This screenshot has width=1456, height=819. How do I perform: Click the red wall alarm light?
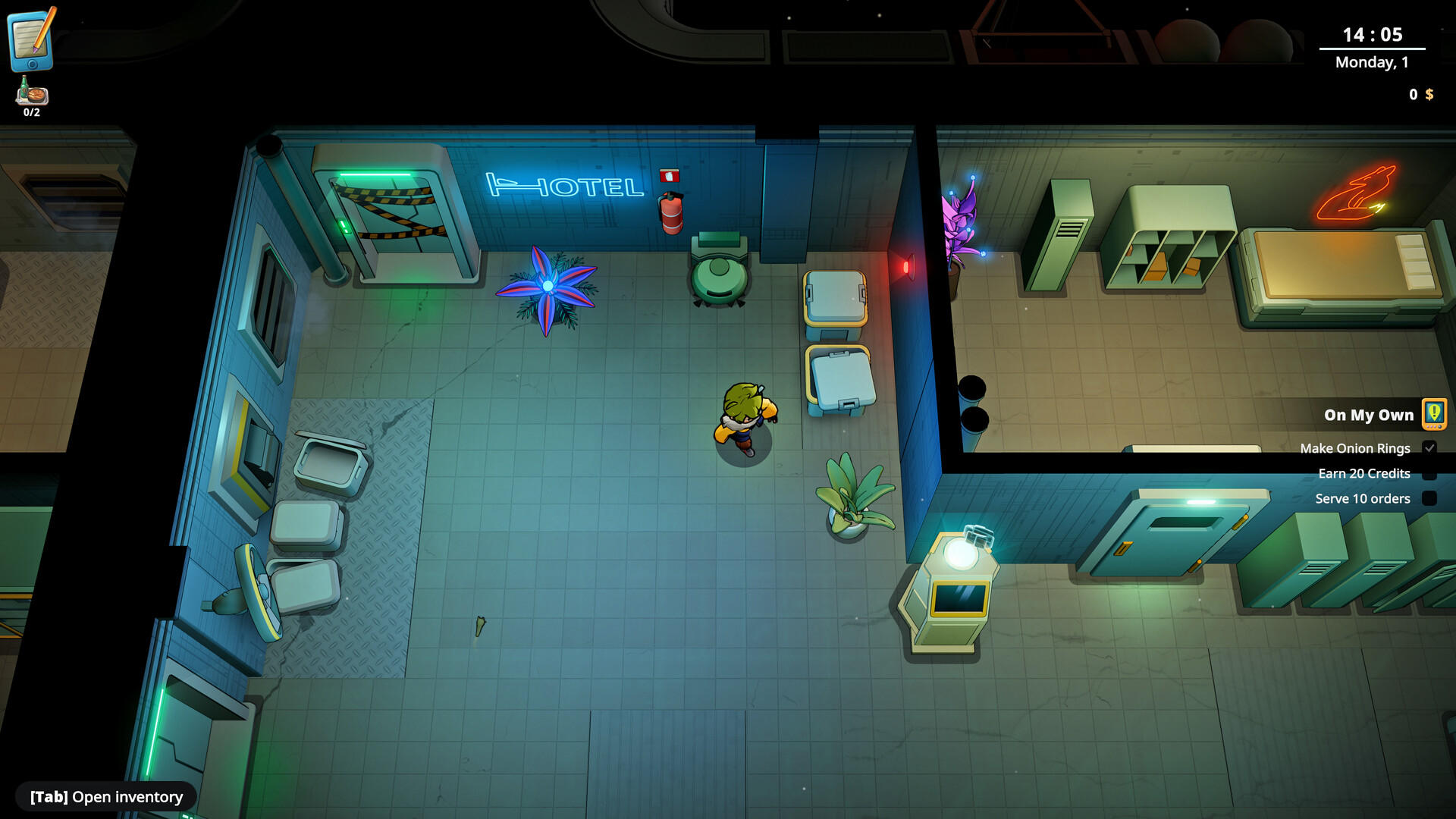(907, 268)
